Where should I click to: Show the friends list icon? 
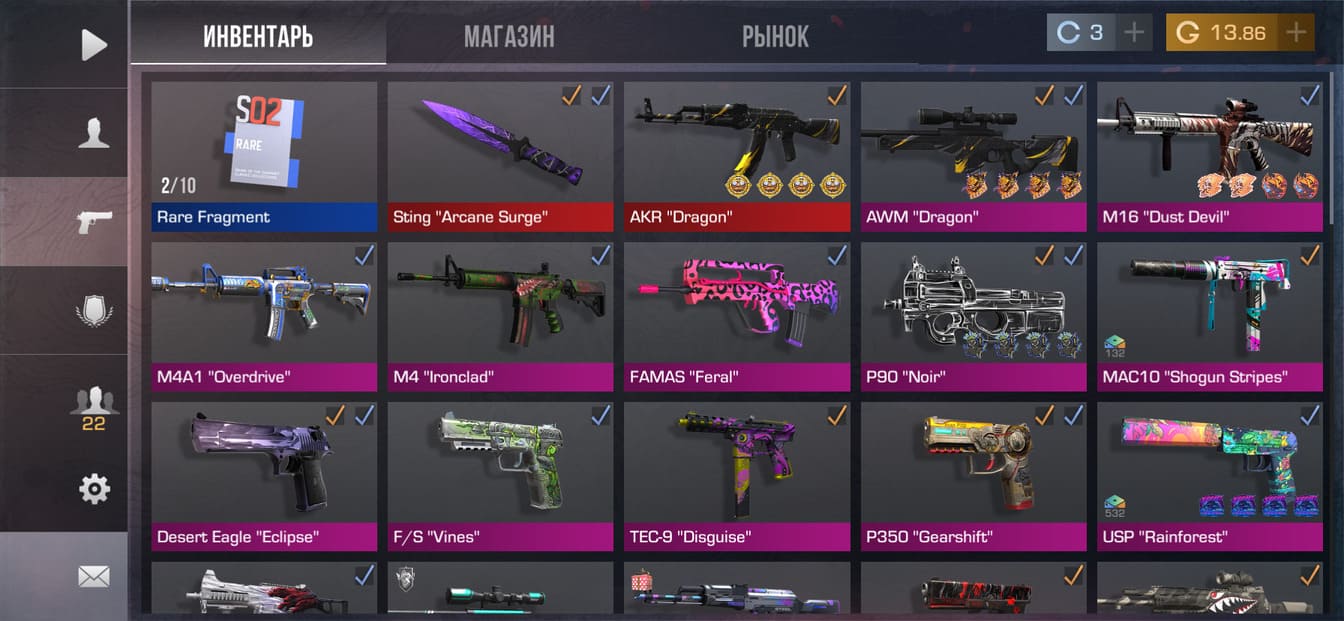point(93,405)
